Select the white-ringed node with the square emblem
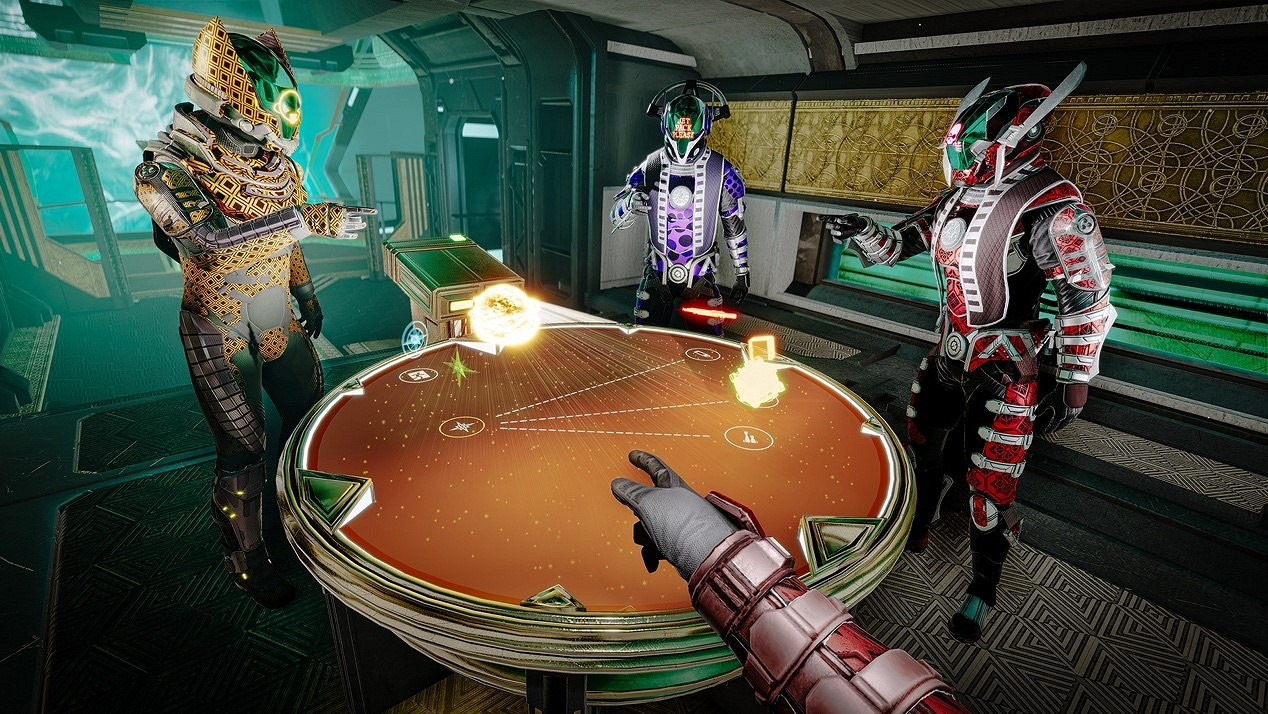1268x714 pixels. pyautogui.click(x=418, y=374)
